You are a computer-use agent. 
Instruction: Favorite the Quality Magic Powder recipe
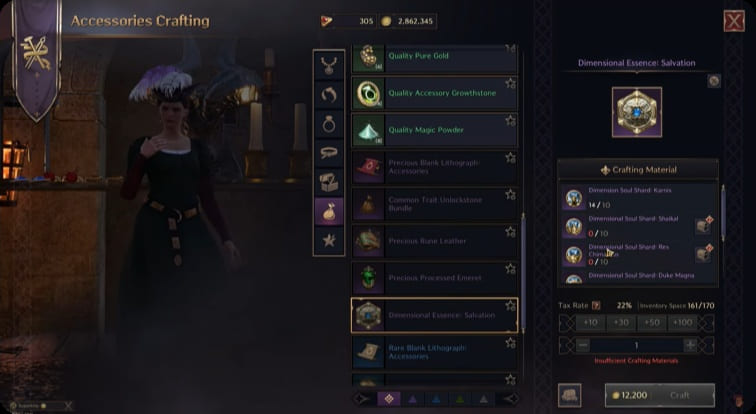pyautogui.click(x=510, y=120)
